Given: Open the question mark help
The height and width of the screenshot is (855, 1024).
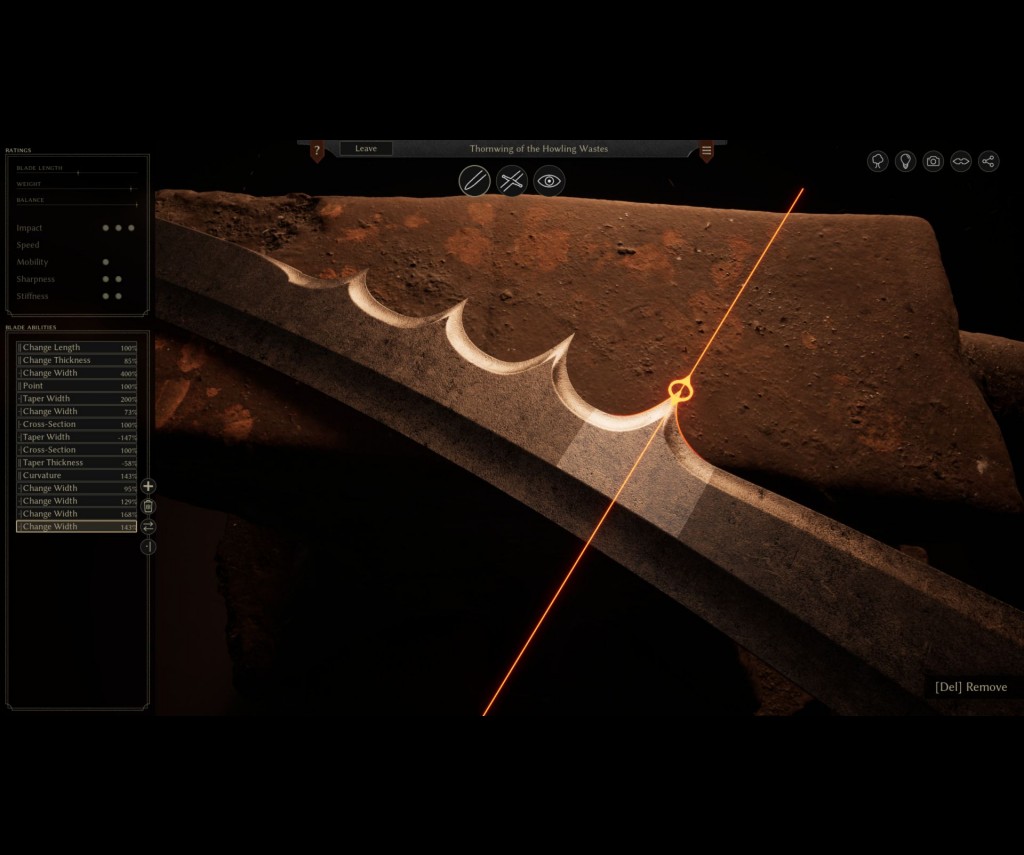Looking at the screenshot, I should click(317, 151).
